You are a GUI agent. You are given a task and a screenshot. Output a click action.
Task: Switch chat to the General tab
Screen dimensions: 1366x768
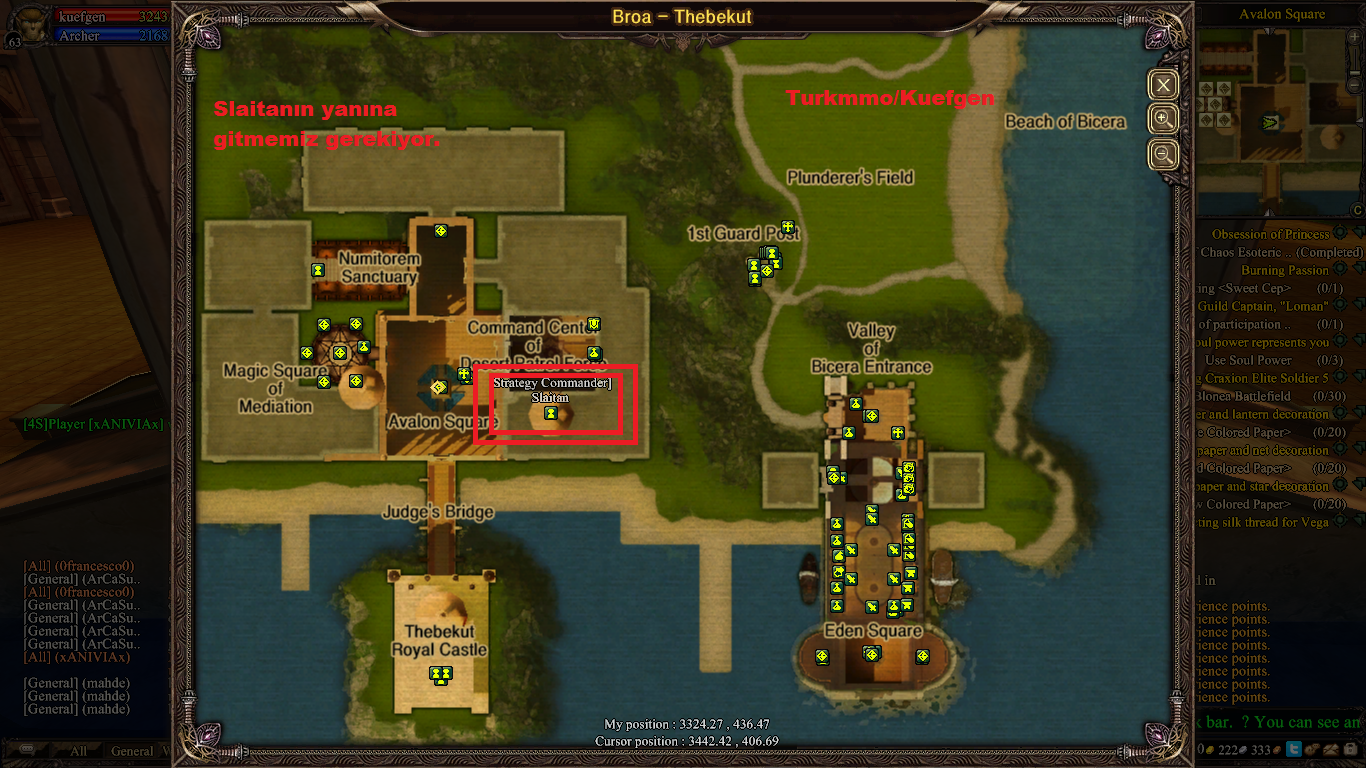132,751
